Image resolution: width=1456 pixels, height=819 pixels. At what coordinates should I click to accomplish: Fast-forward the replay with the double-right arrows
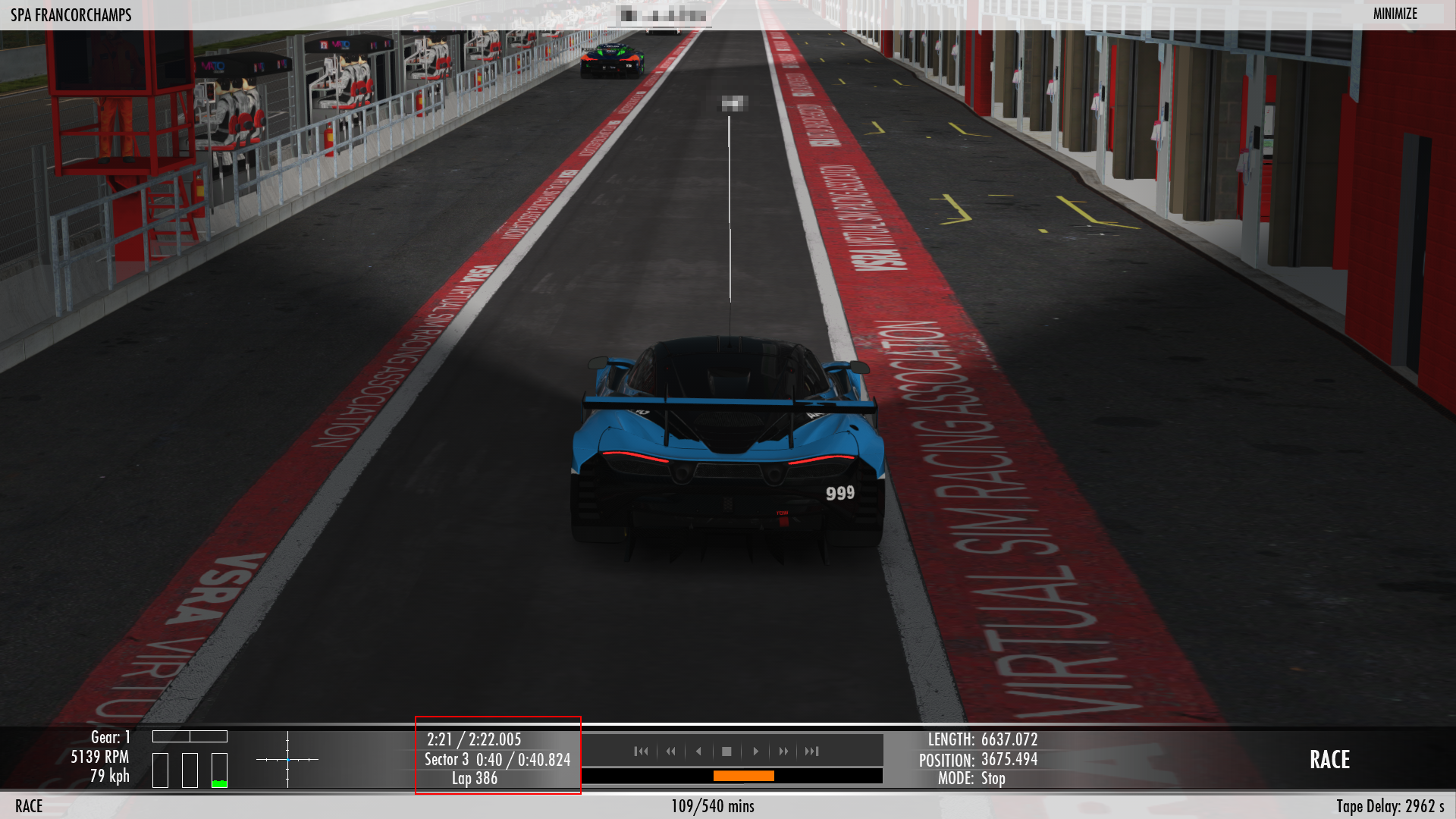click(783, 752)
